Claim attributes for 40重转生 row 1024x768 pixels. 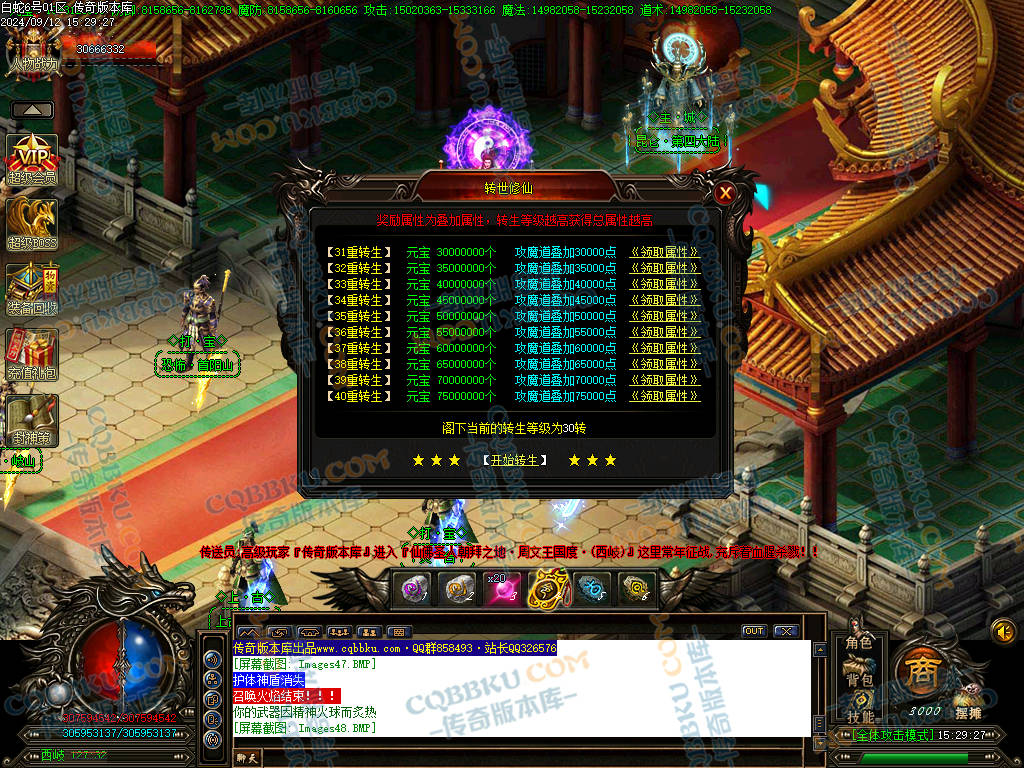click(664, 396)
